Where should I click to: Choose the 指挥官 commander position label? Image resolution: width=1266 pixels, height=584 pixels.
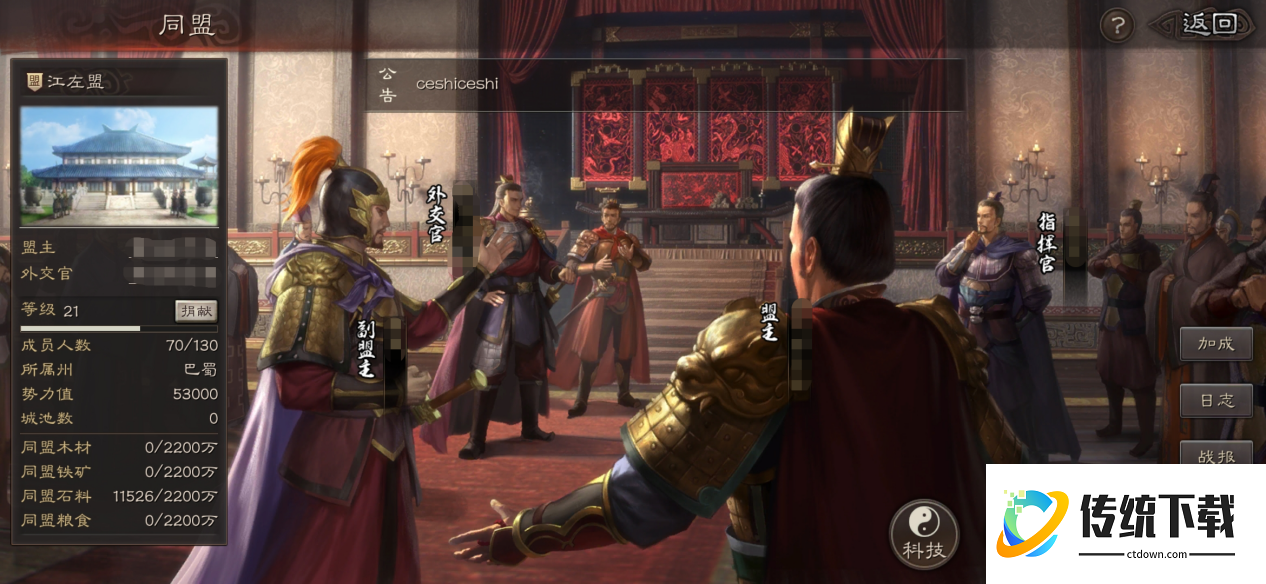(1046, 241)
